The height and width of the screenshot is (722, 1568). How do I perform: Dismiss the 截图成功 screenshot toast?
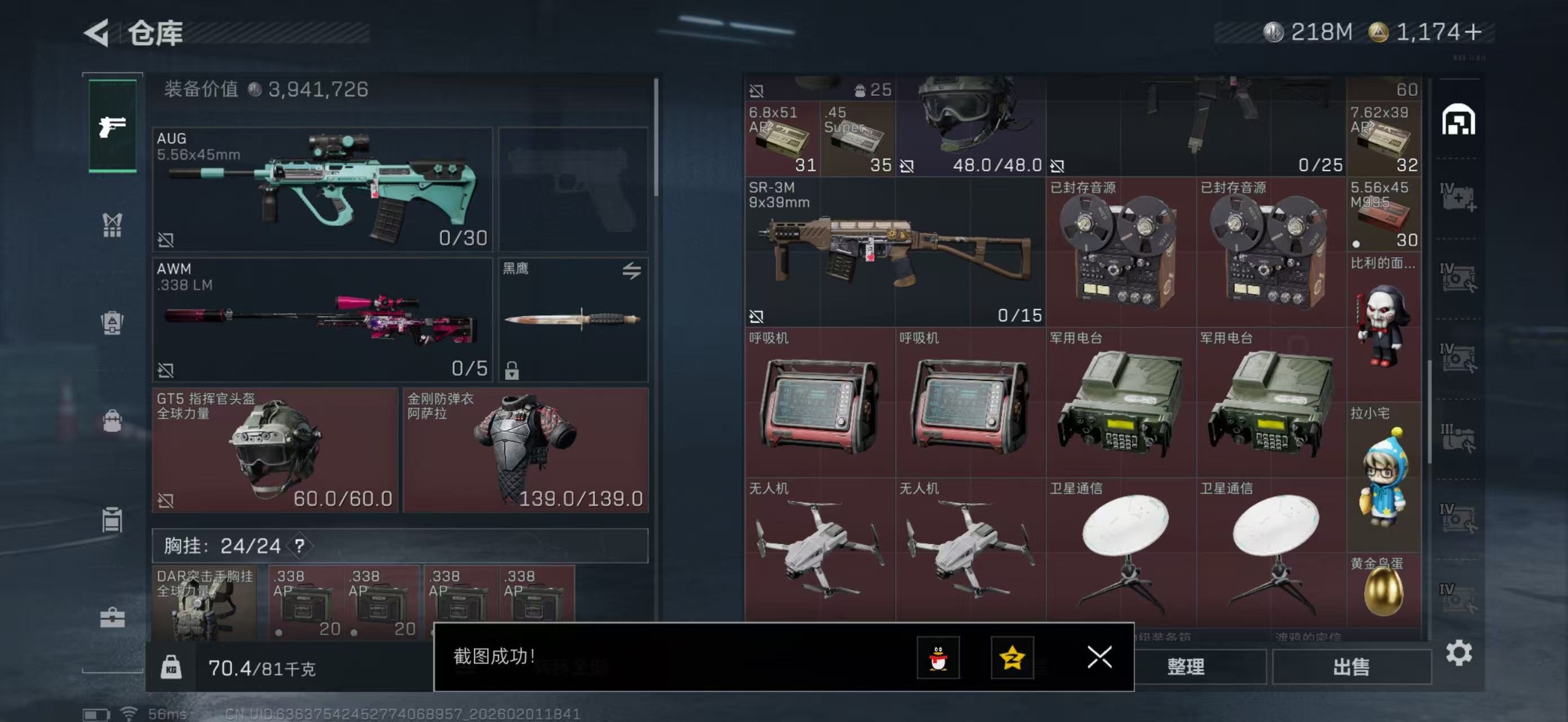point(1100,659)
